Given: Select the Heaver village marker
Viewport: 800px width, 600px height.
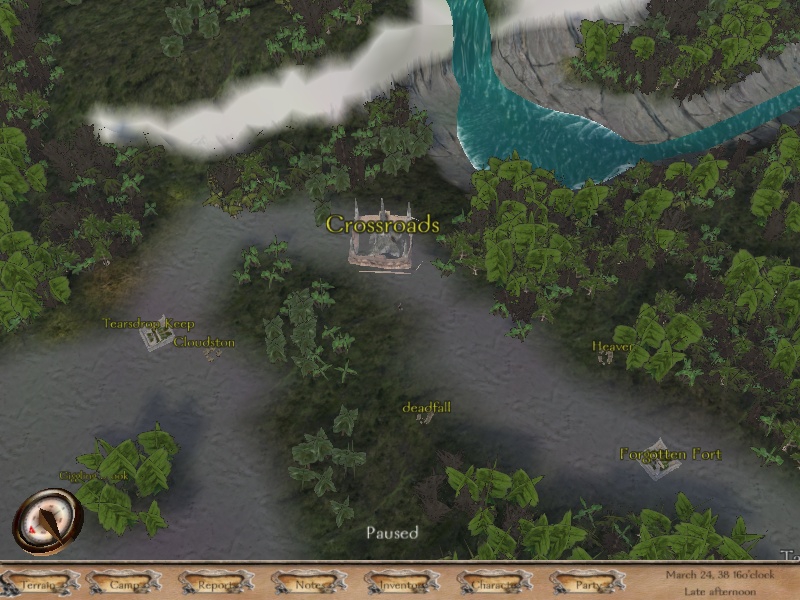Looking at the screenshot, I should tap(606, 357).
